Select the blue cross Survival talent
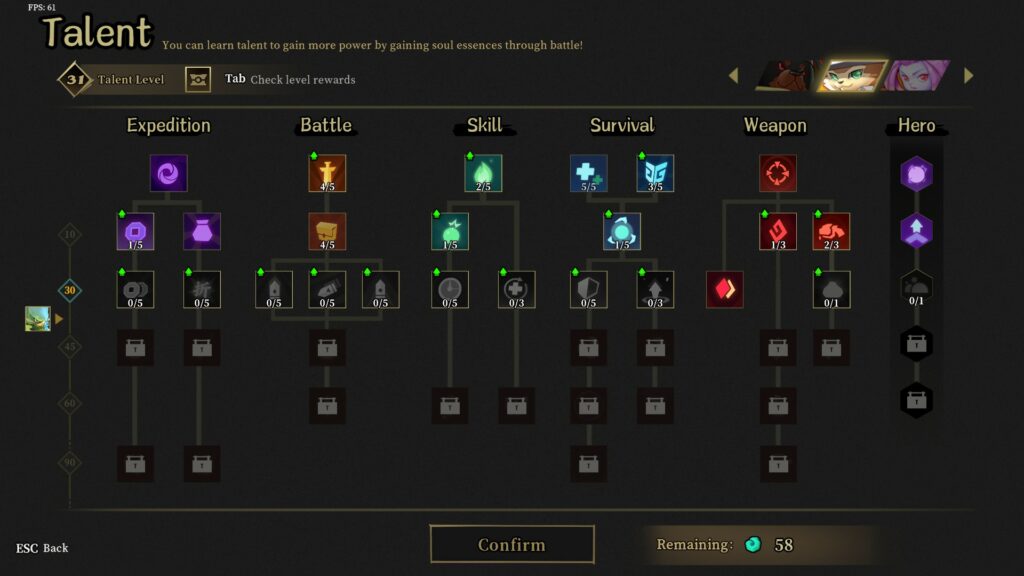 (588, 173)
